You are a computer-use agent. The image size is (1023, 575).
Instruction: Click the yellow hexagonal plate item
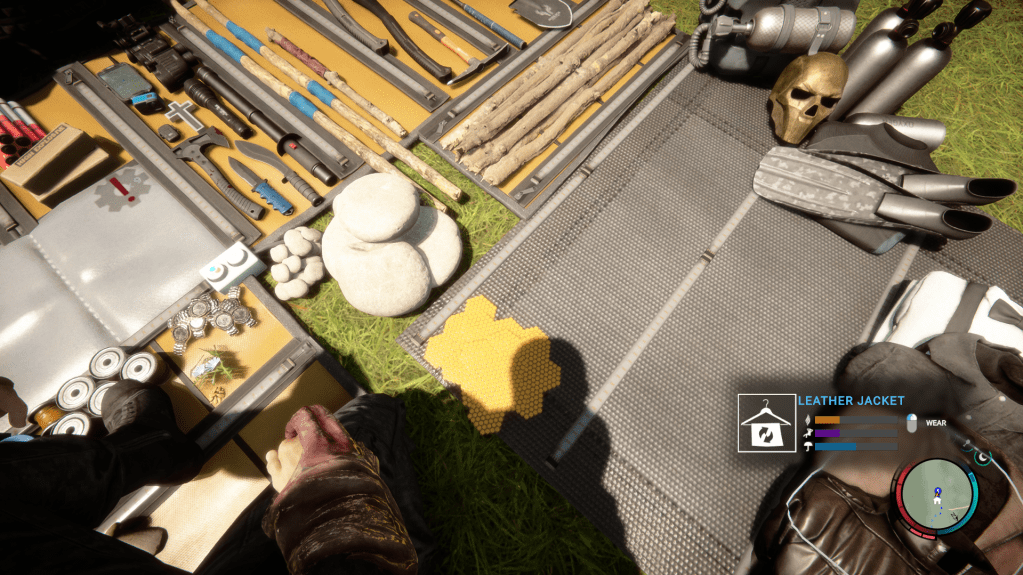pos(490,360)
